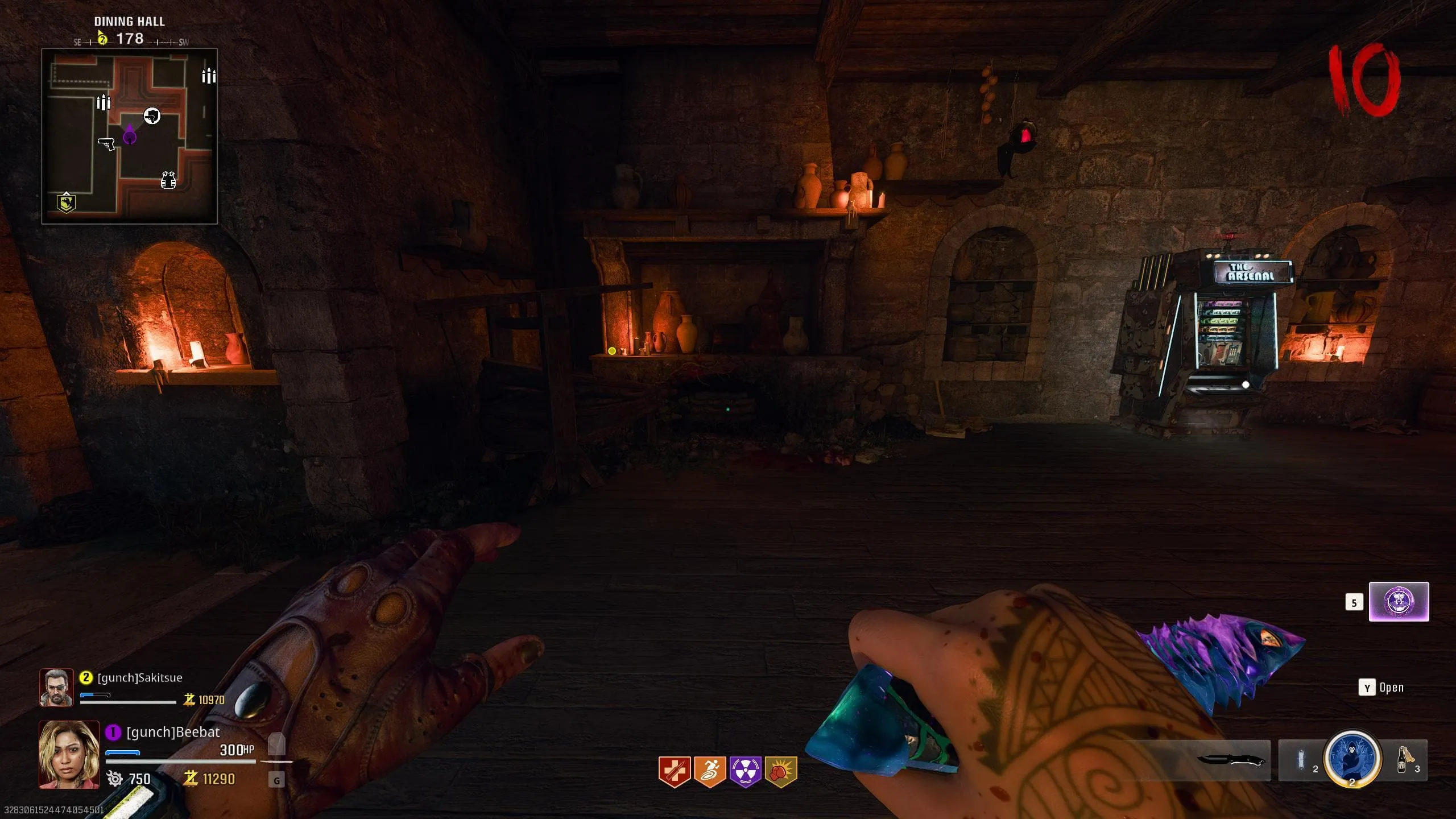Image resolution: width=1456 pixels, height=819 pixels.
Task: Click Beebat's player portrait
Action: pyautogui.click(x=69, y=754)
